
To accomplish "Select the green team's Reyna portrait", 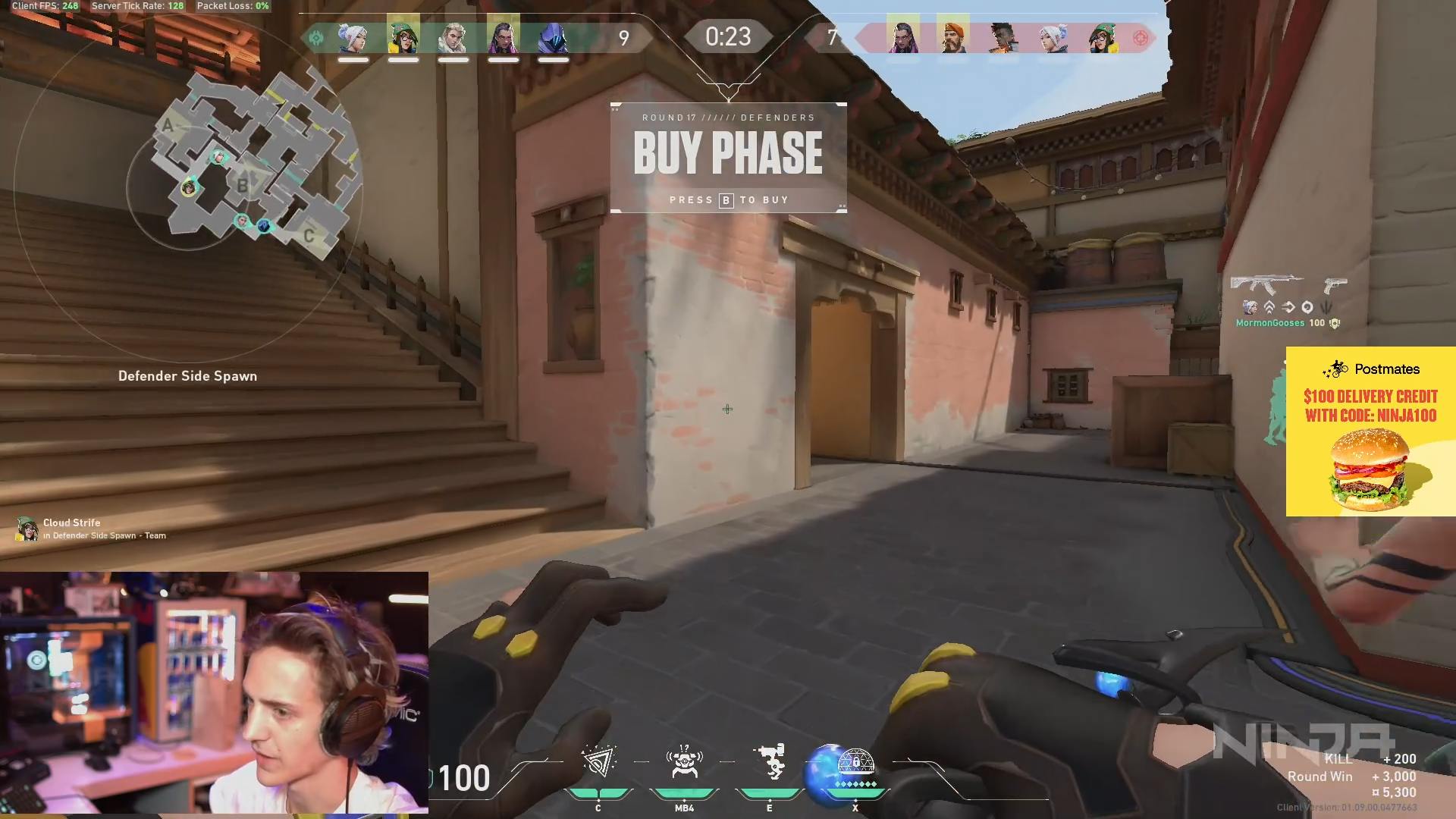I will point(503,36).
